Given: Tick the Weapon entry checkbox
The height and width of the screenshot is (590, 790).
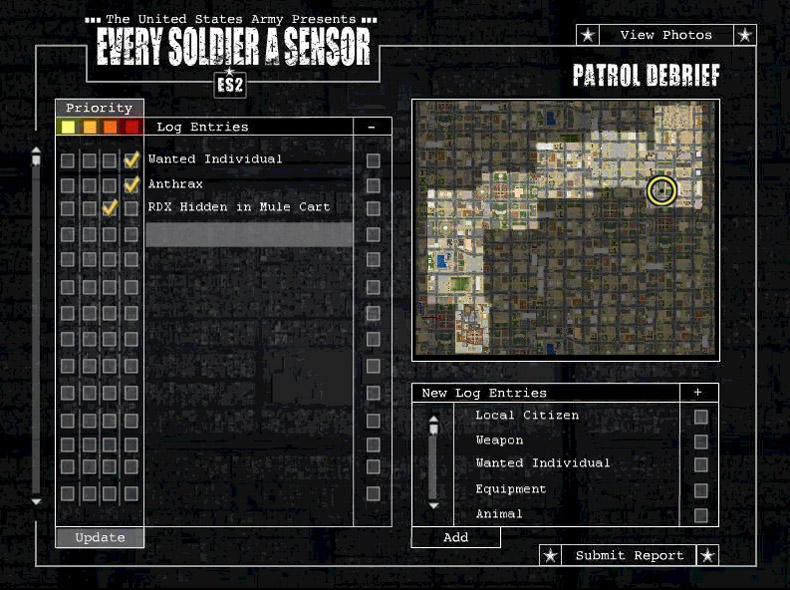Looking at the screenshot, I should click(701, 442).
